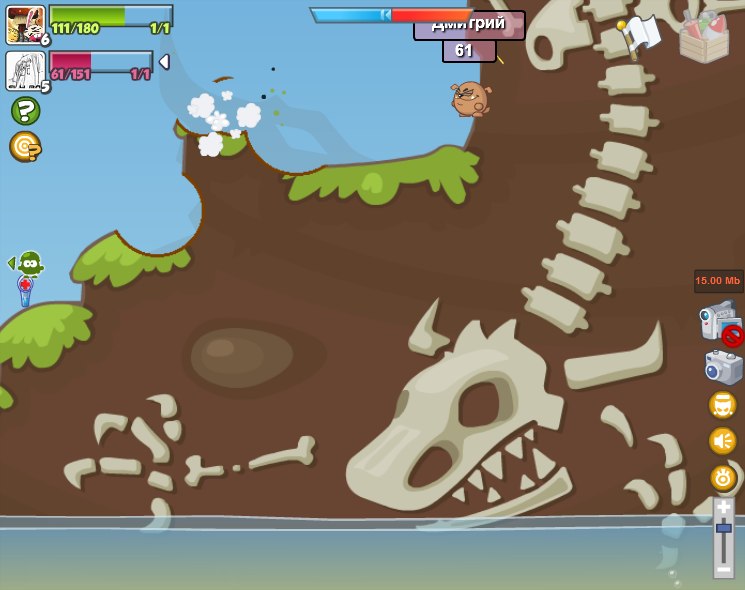The image size is (745, 590).
Task: Click the orange target hint button
Action: pos(25,147)
